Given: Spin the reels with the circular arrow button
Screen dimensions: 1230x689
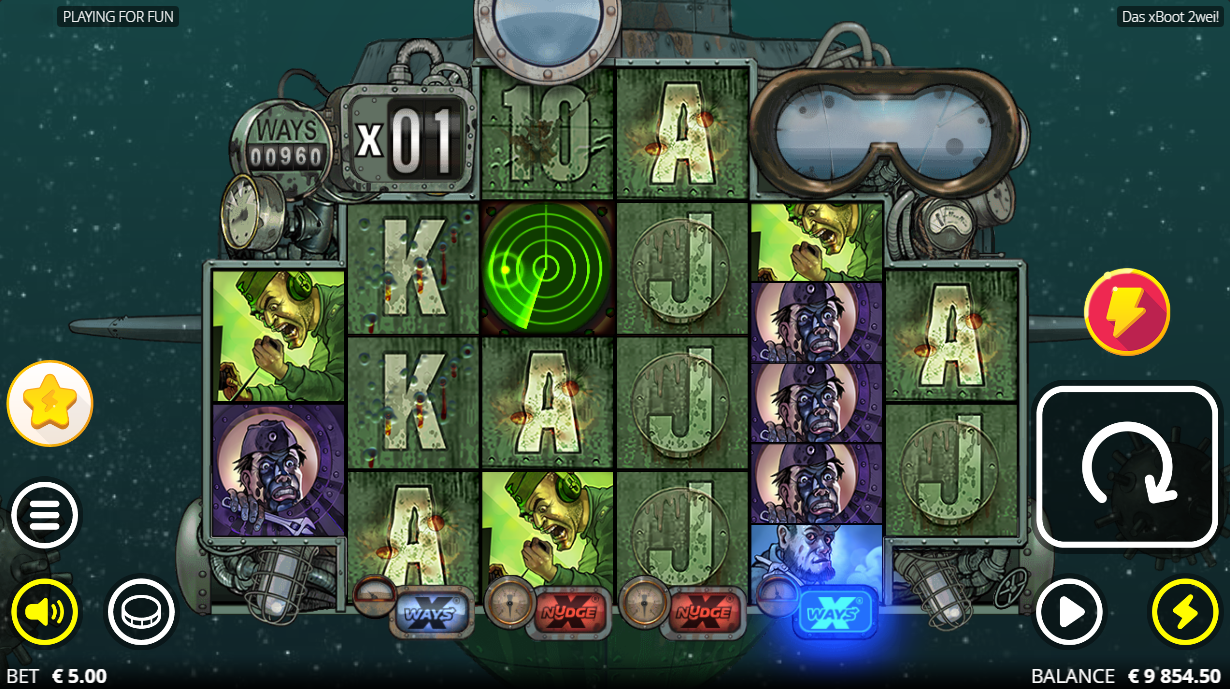Looking at the screenshot, I should pos(1127,467).
